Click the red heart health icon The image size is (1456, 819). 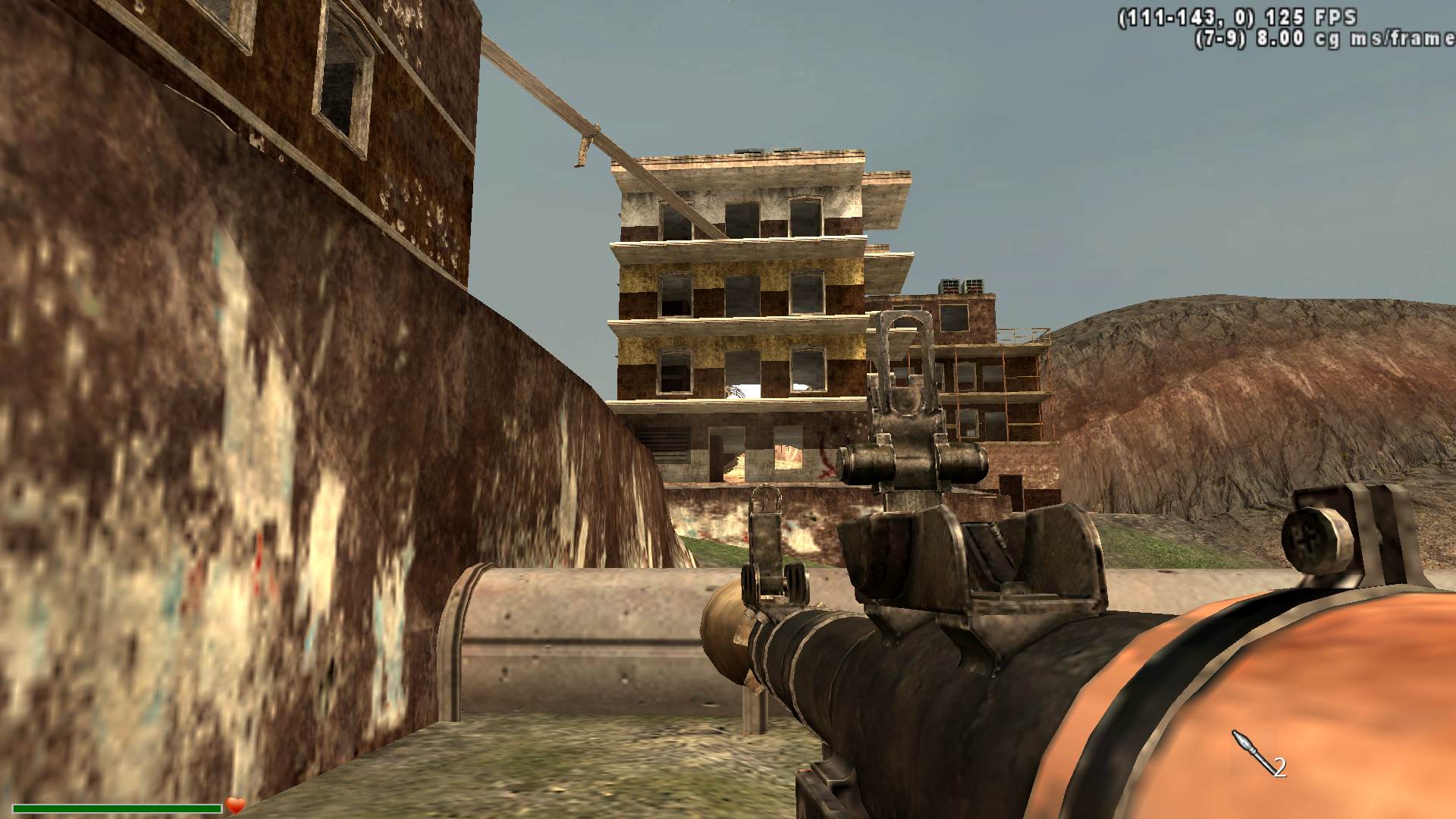tap(235, 805)
